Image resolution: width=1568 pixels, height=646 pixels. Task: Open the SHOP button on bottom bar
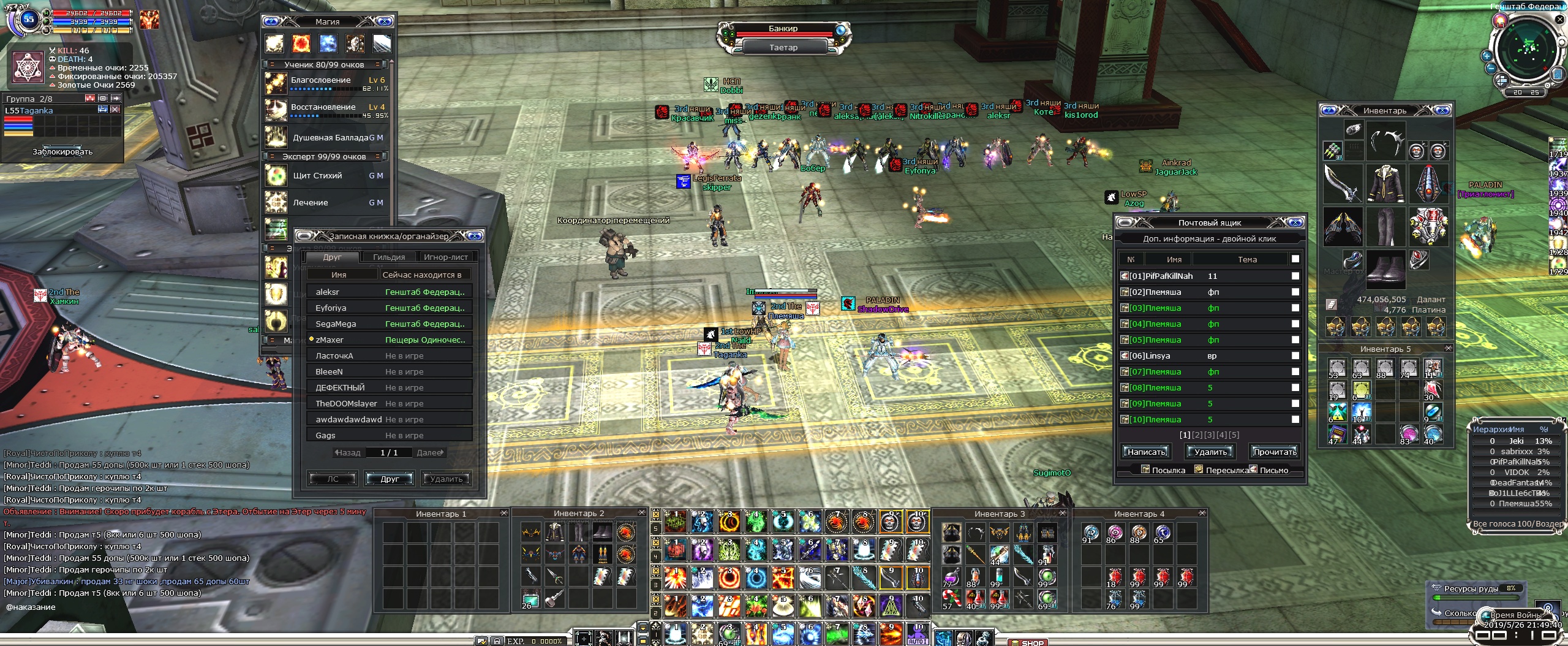pyautogui.click(x=1032, y=642)
